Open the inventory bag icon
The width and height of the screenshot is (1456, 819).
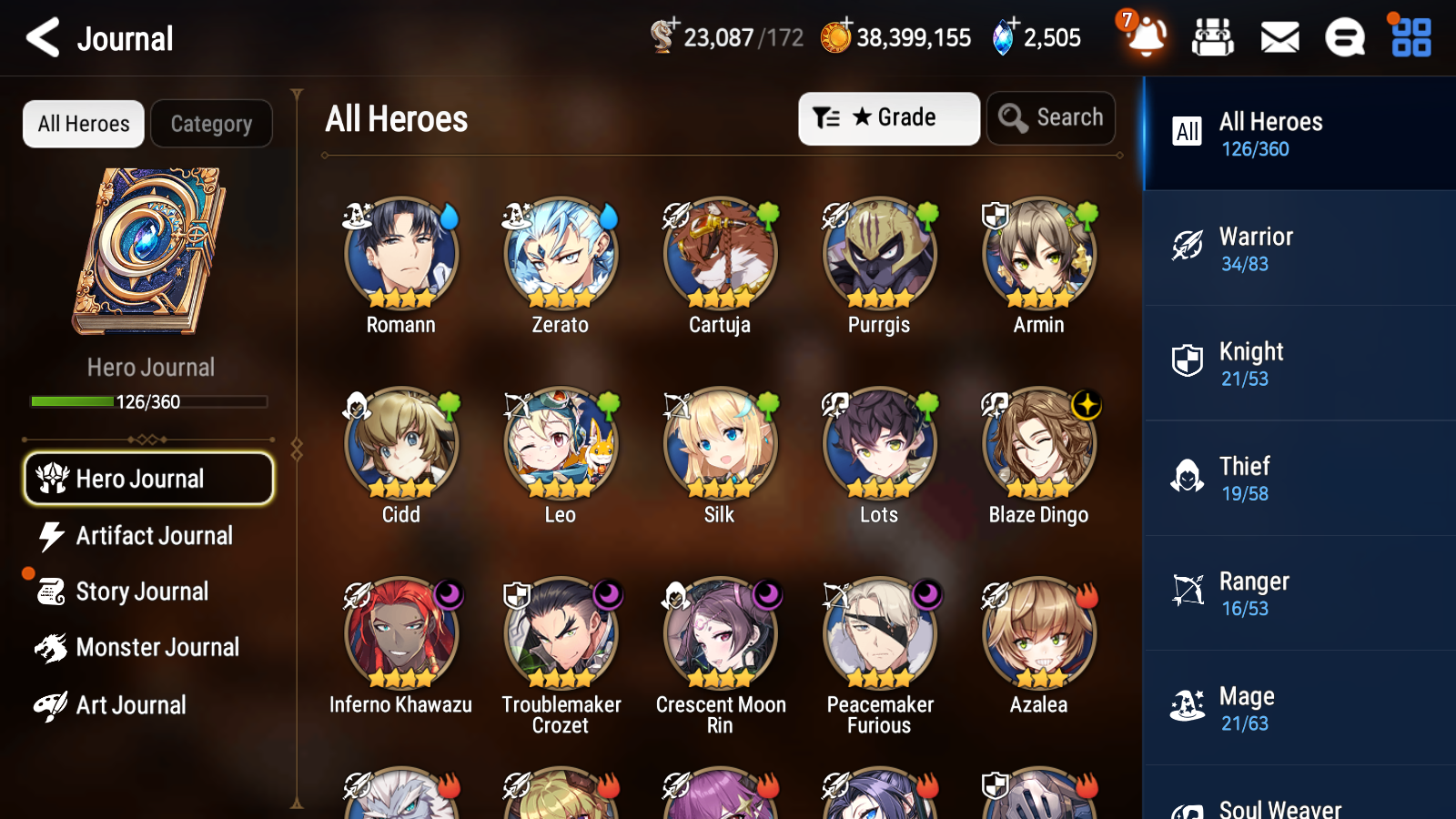click(1214, 38)
